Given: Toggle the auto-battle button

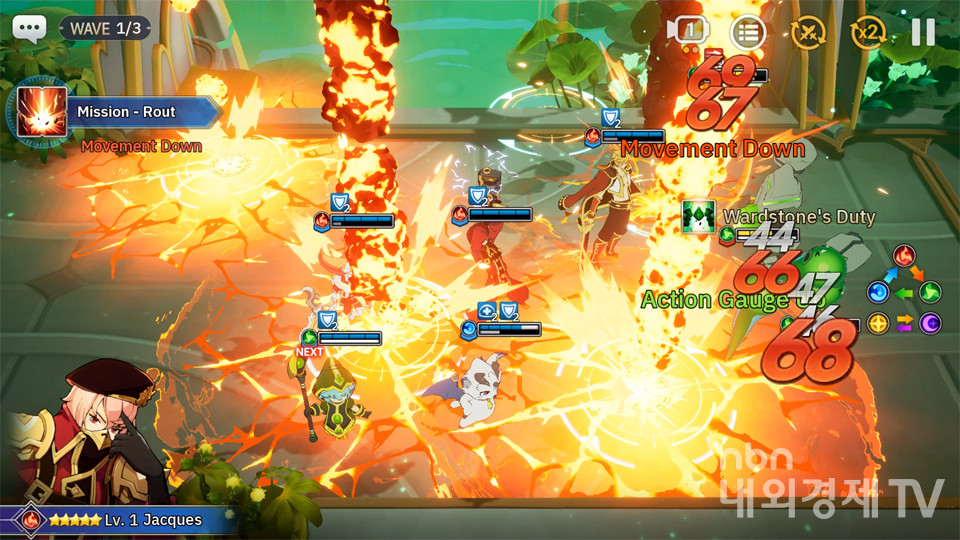Looking at the screenshot, I should click(808, 33).
